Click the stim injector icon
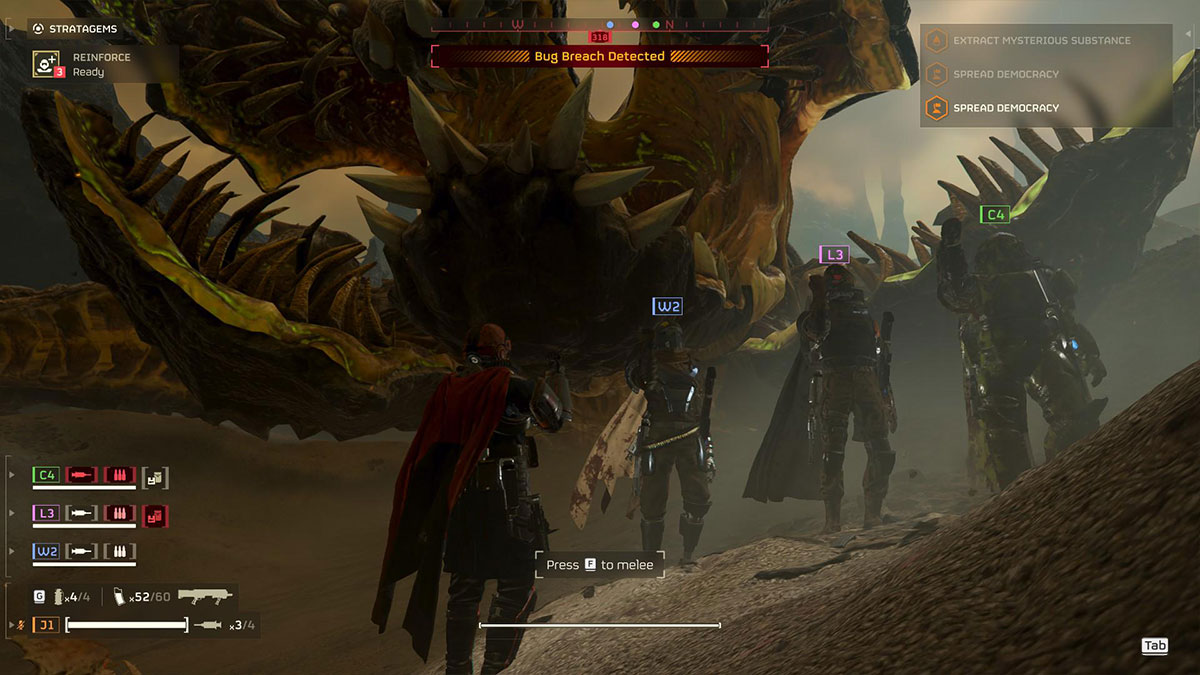The height and width of the screenshot is (675, 1200). 208,625
